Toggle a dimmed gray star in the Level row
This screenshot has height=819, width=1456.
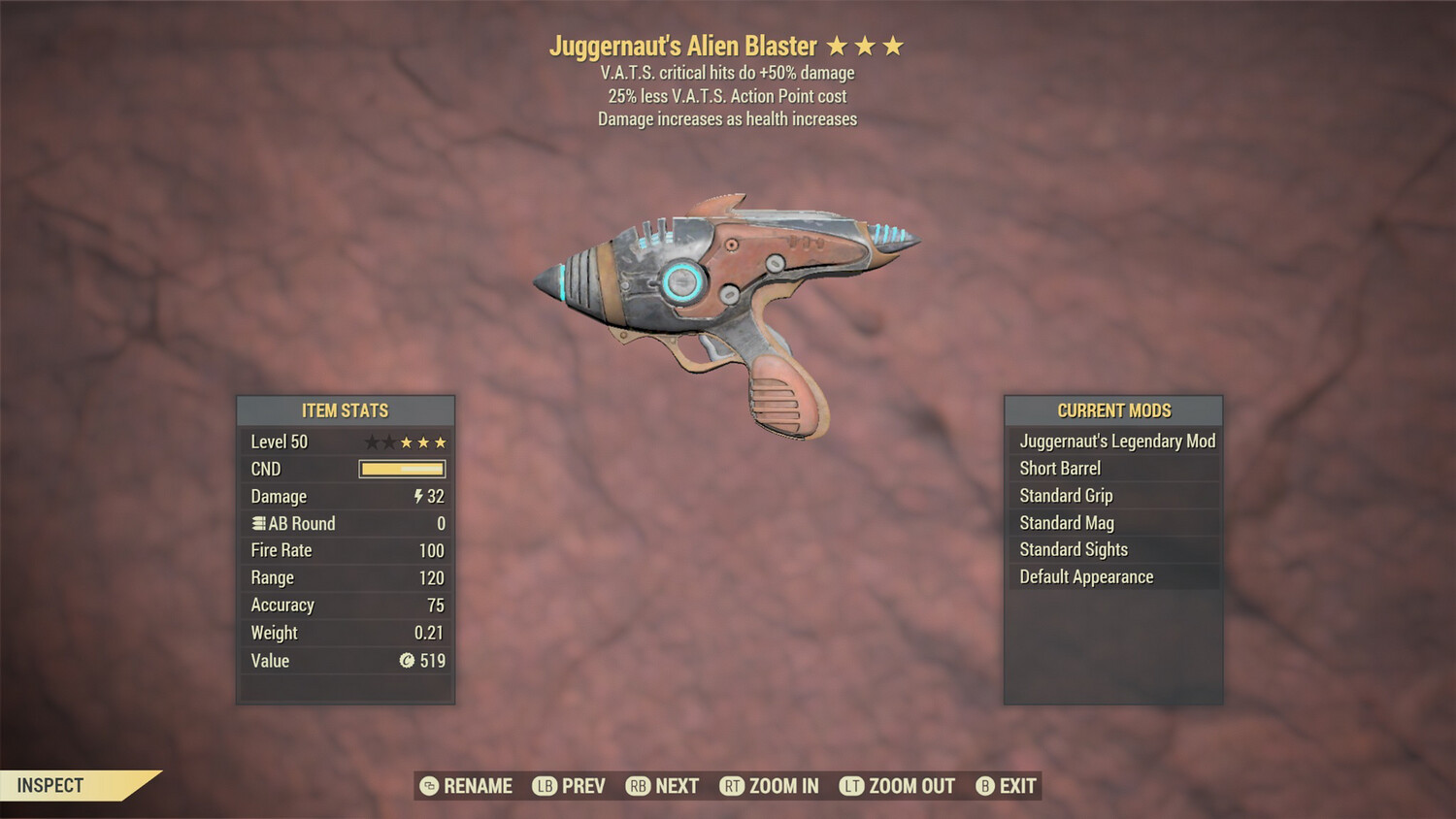(x=372, y=442)
